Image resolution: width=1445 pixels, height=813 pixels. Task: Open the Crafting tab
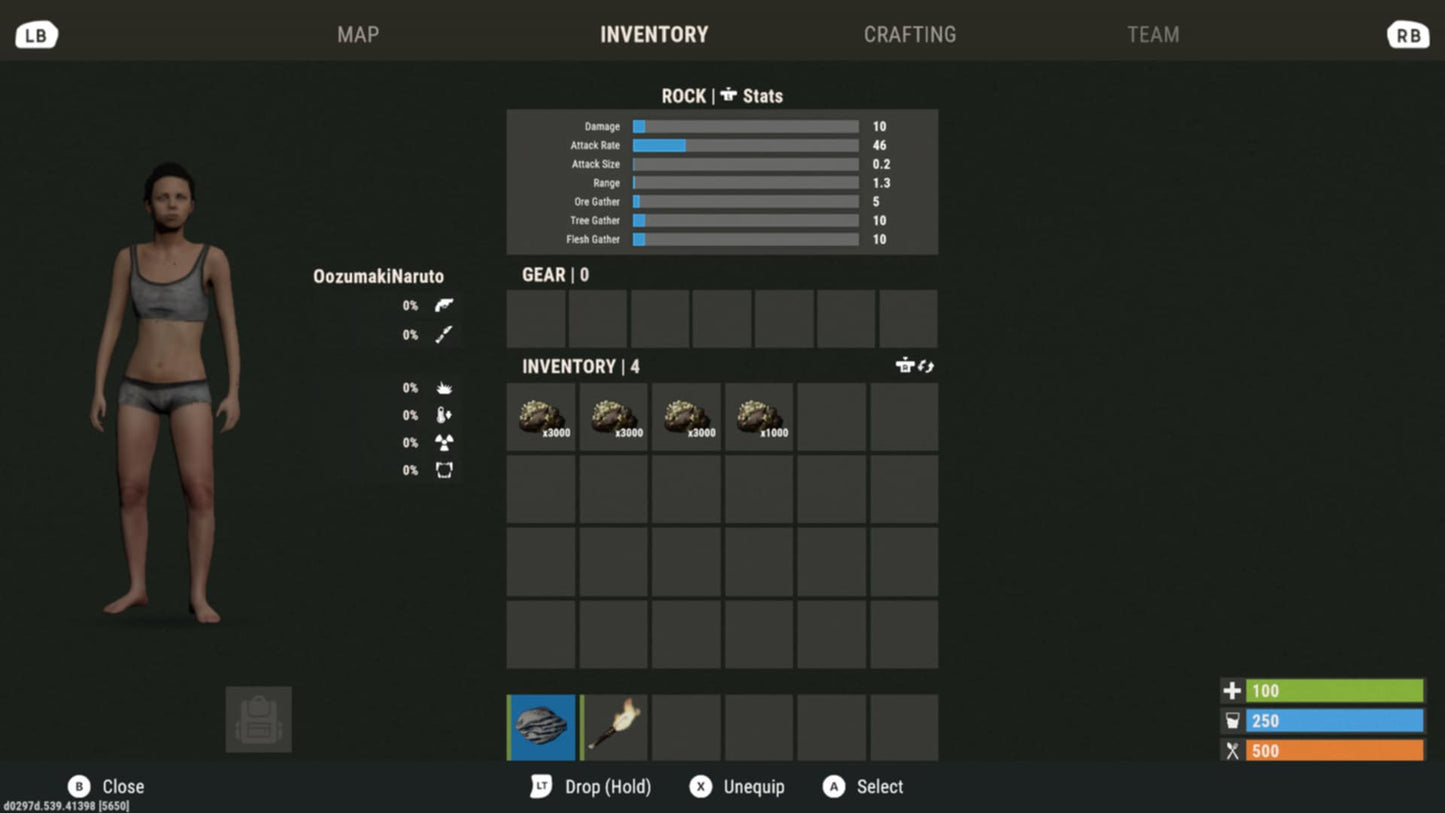coord(909,35)
